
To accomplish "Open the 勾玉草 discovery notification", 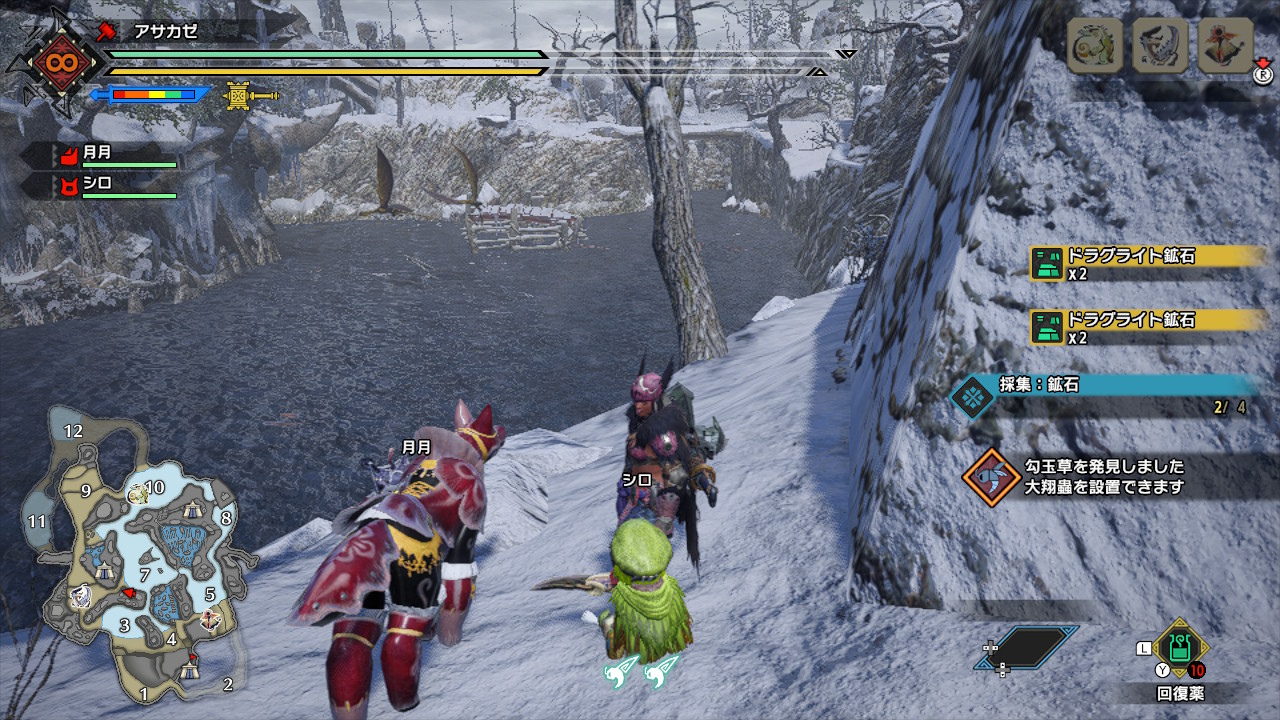I will click(1105, 477).
